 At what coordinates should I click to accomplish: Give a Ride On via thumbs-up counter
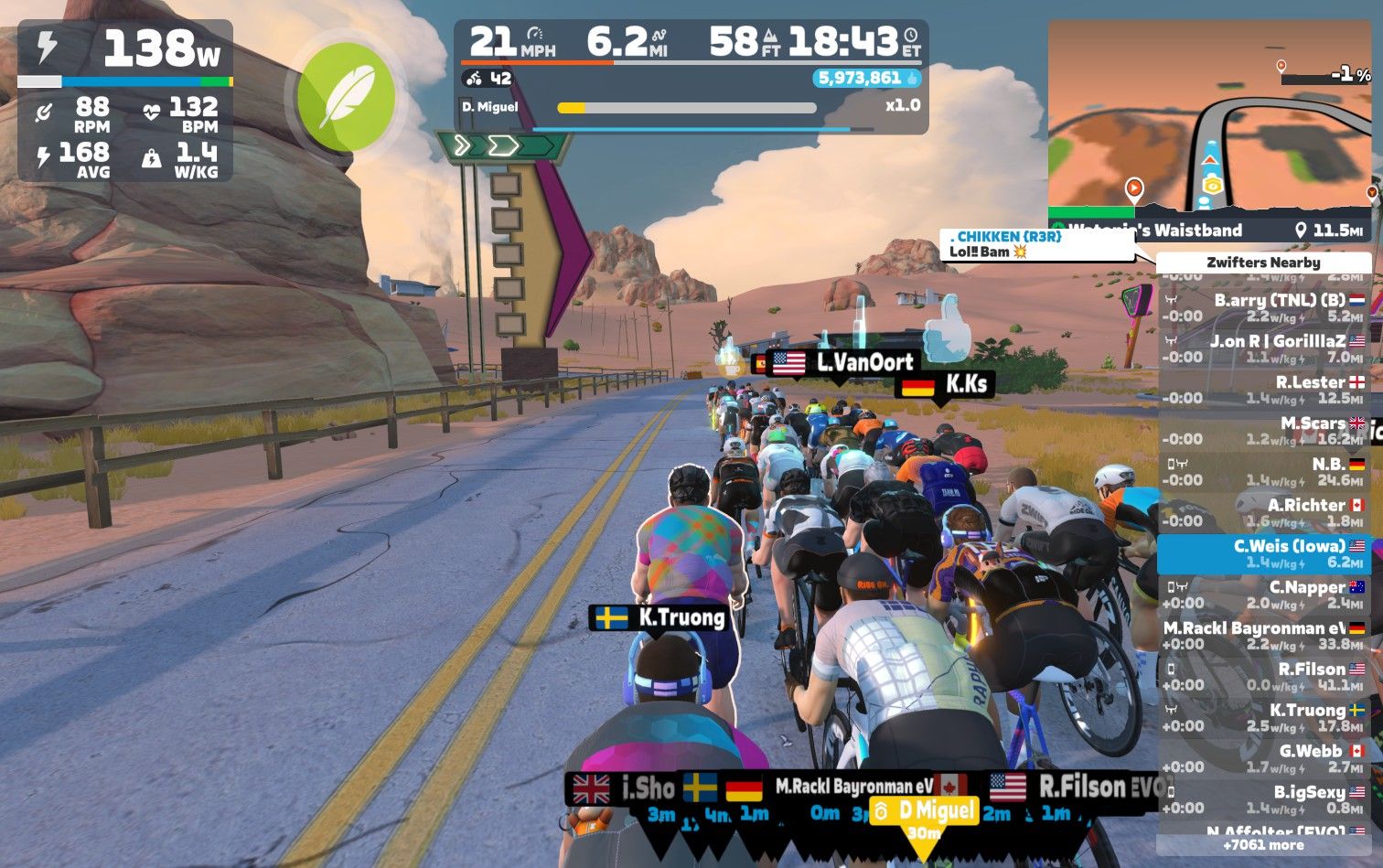867,79
